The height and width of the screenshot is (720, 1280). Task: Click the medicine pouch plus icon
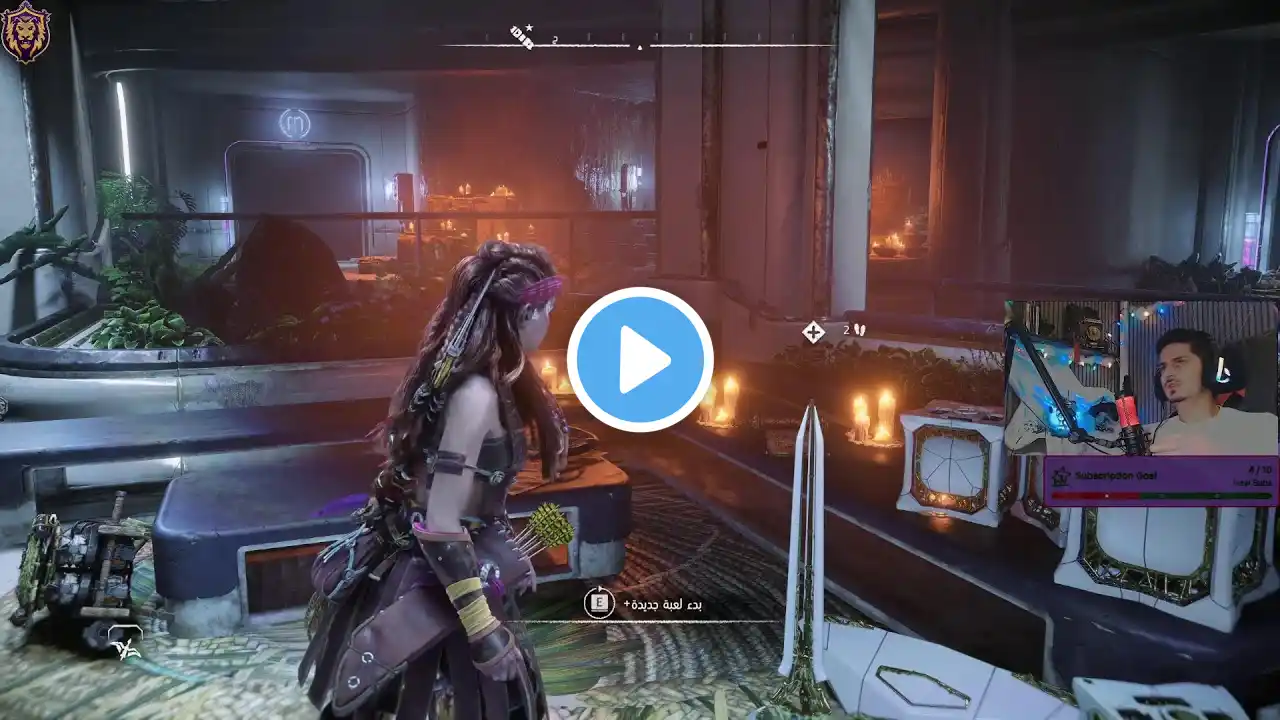tap(813, 332)
